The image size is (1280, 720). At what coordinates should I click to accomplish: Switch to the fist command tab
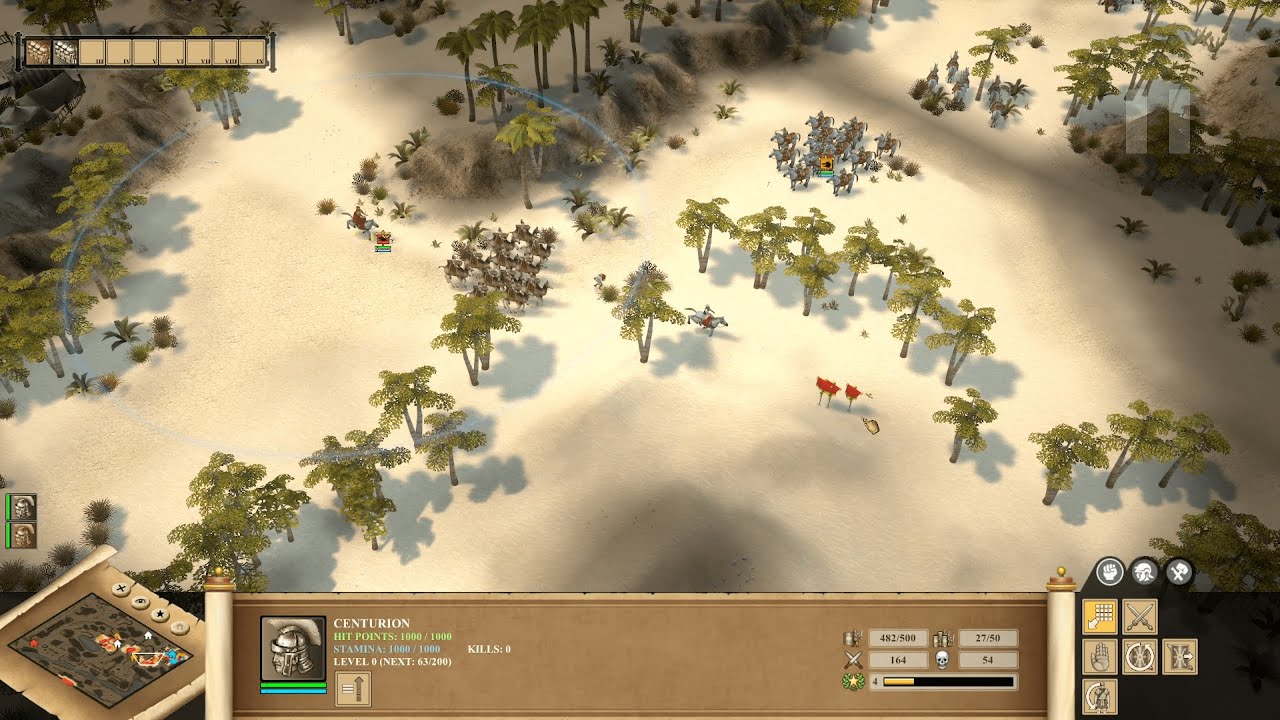pos(1108,572)
